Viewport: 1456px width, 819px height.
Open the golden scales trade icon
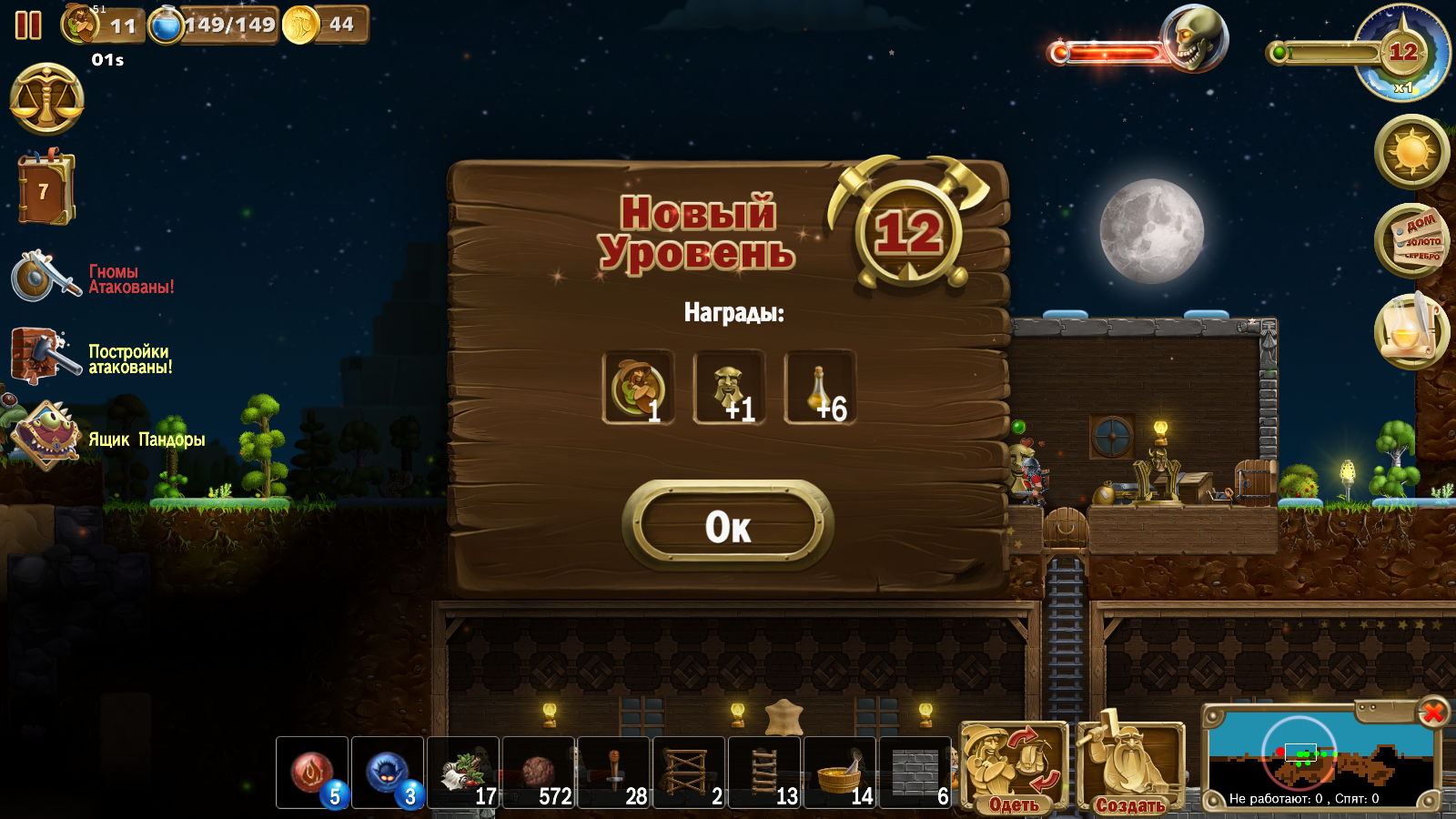click(46, 98)
